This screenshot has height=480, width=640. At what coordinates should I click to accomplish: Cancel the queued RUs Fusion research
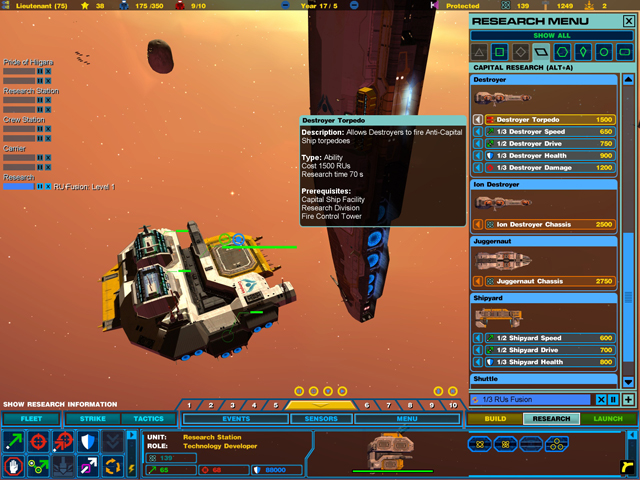tap(601, 400)
